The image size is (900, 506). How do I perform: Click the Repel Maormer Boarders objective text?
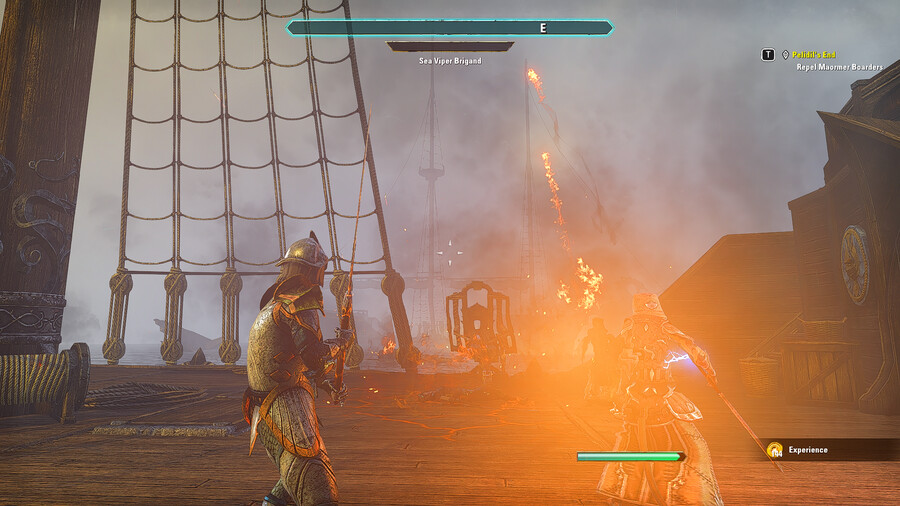[839, 67]
